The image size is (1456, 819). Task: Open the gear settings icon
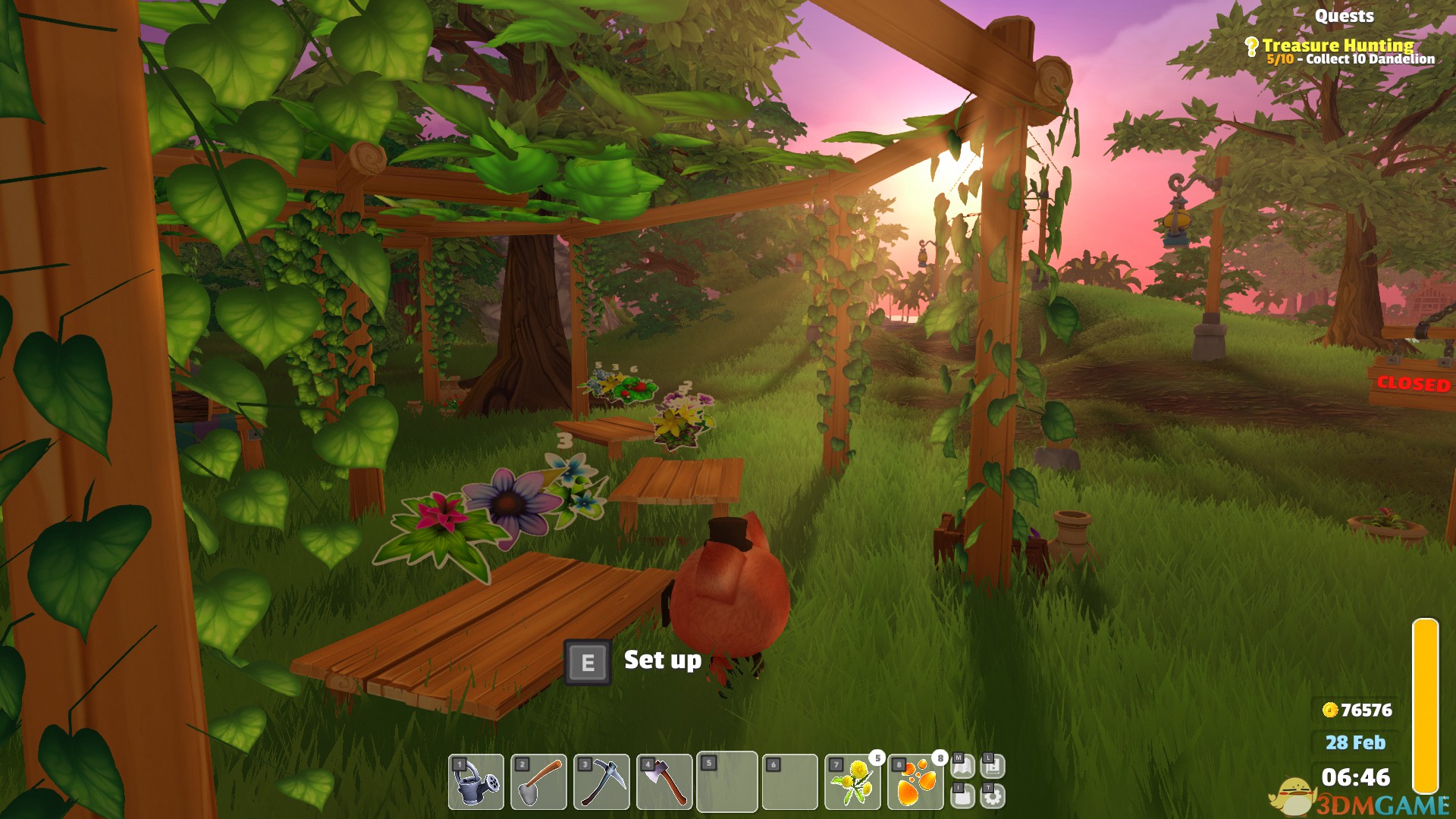(x=993, y=796)
